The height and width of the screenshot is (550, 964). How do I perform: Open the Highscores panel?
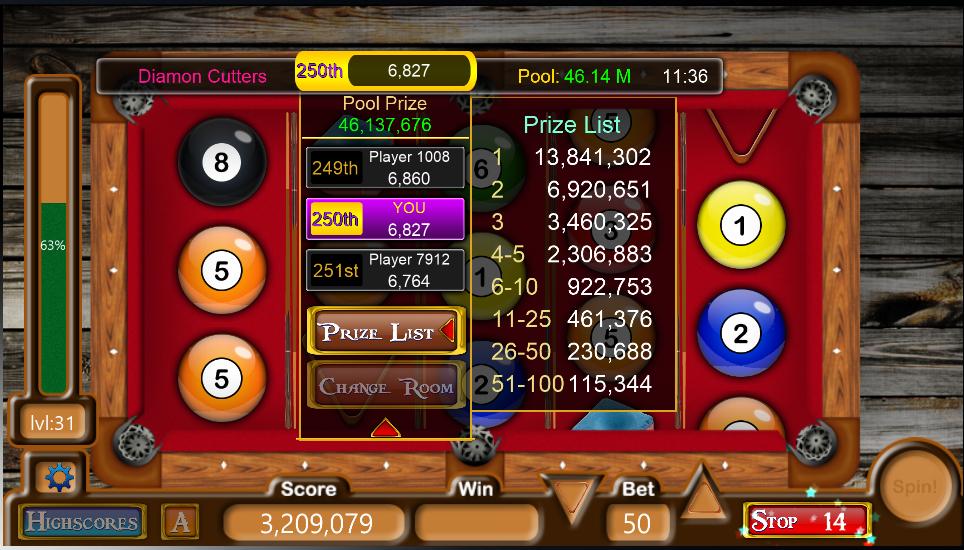coord(82,521)
